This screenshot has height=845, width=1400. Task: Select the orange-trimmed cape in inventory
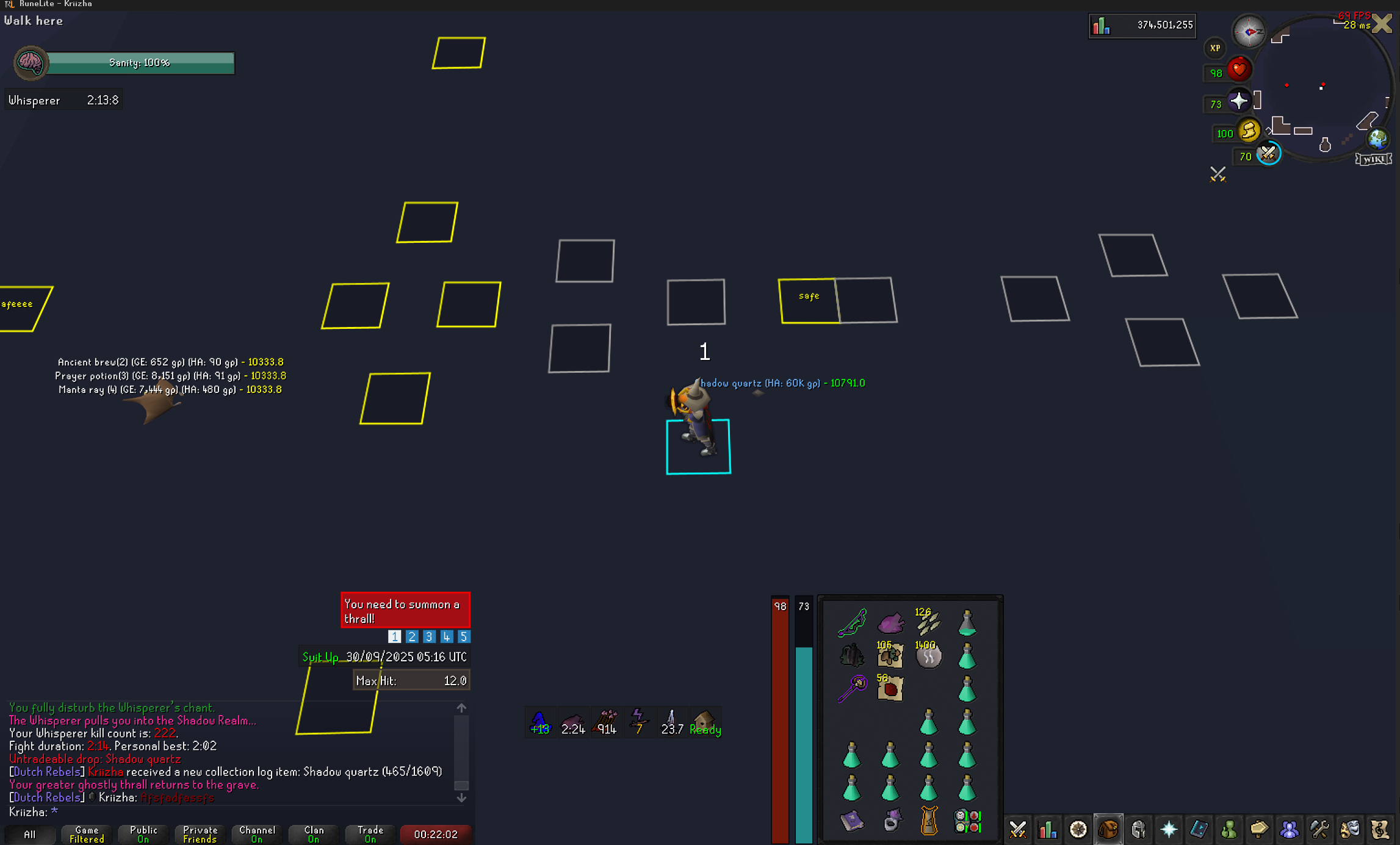click(x=929, y=821)
